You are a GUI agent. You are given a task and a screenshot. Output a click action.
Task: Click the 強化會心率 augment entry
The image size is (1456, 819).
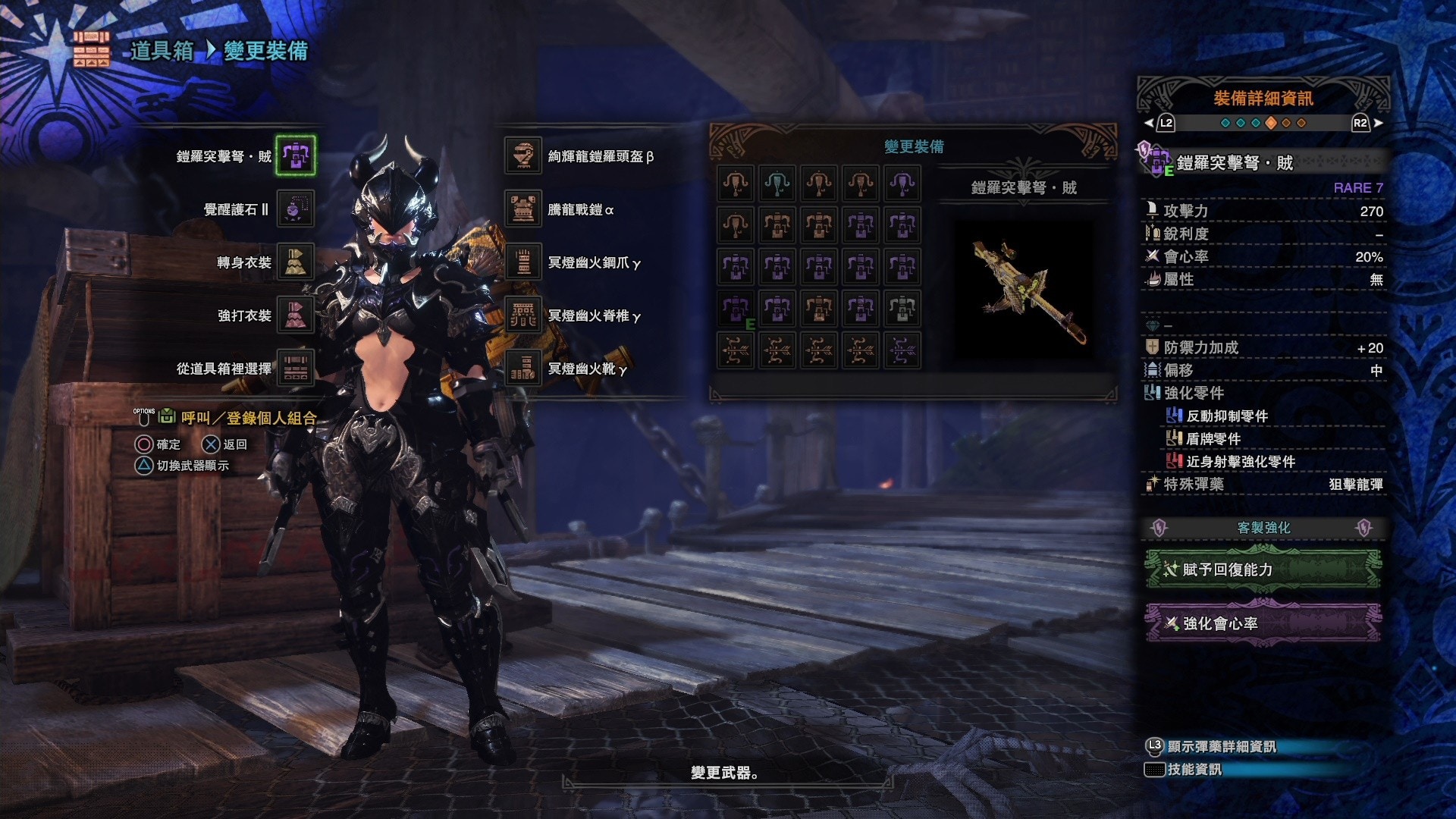1263,623
